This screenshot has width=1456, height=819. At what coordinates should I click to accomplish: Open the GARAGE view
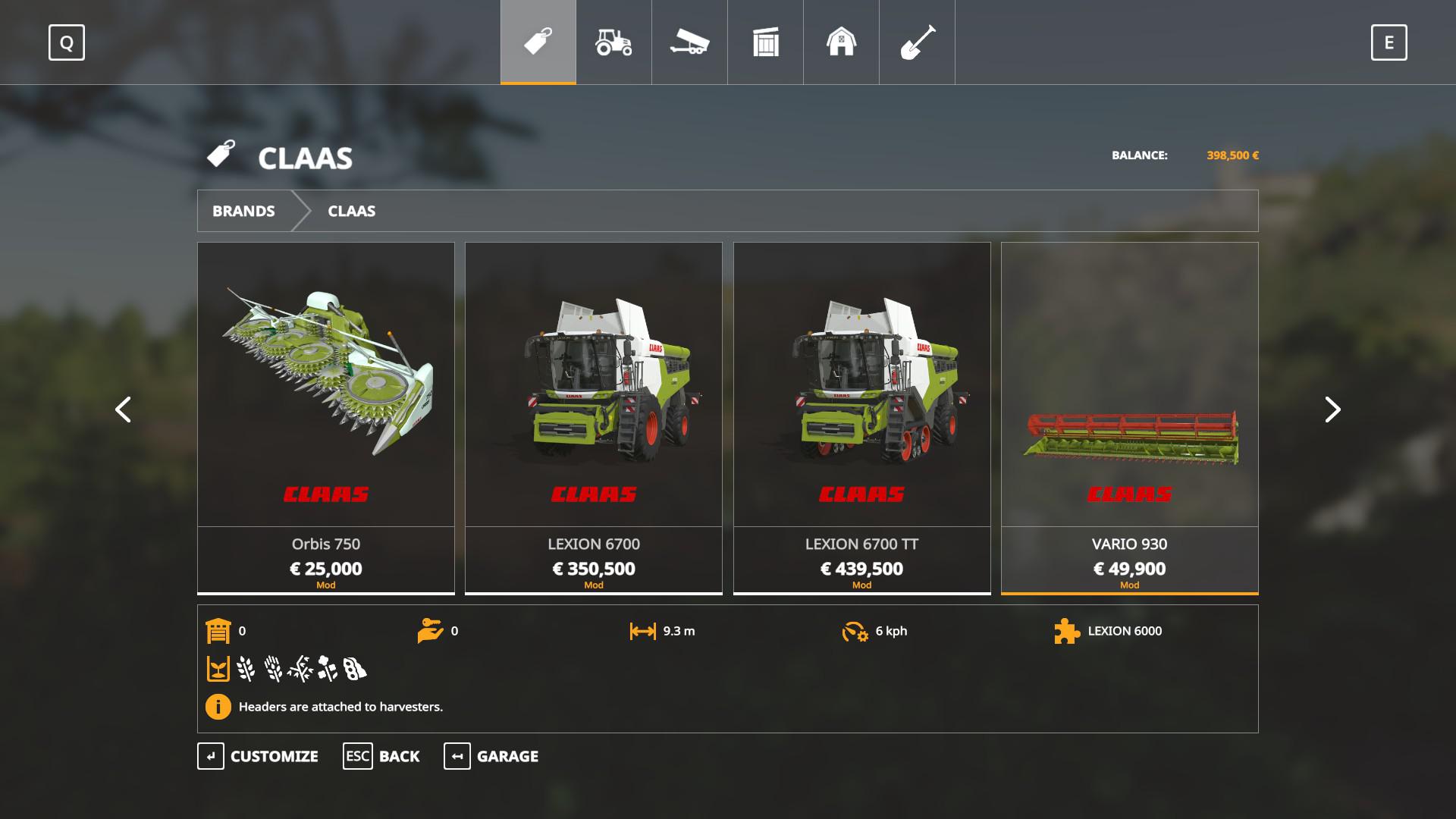click(x=491, y=756)
